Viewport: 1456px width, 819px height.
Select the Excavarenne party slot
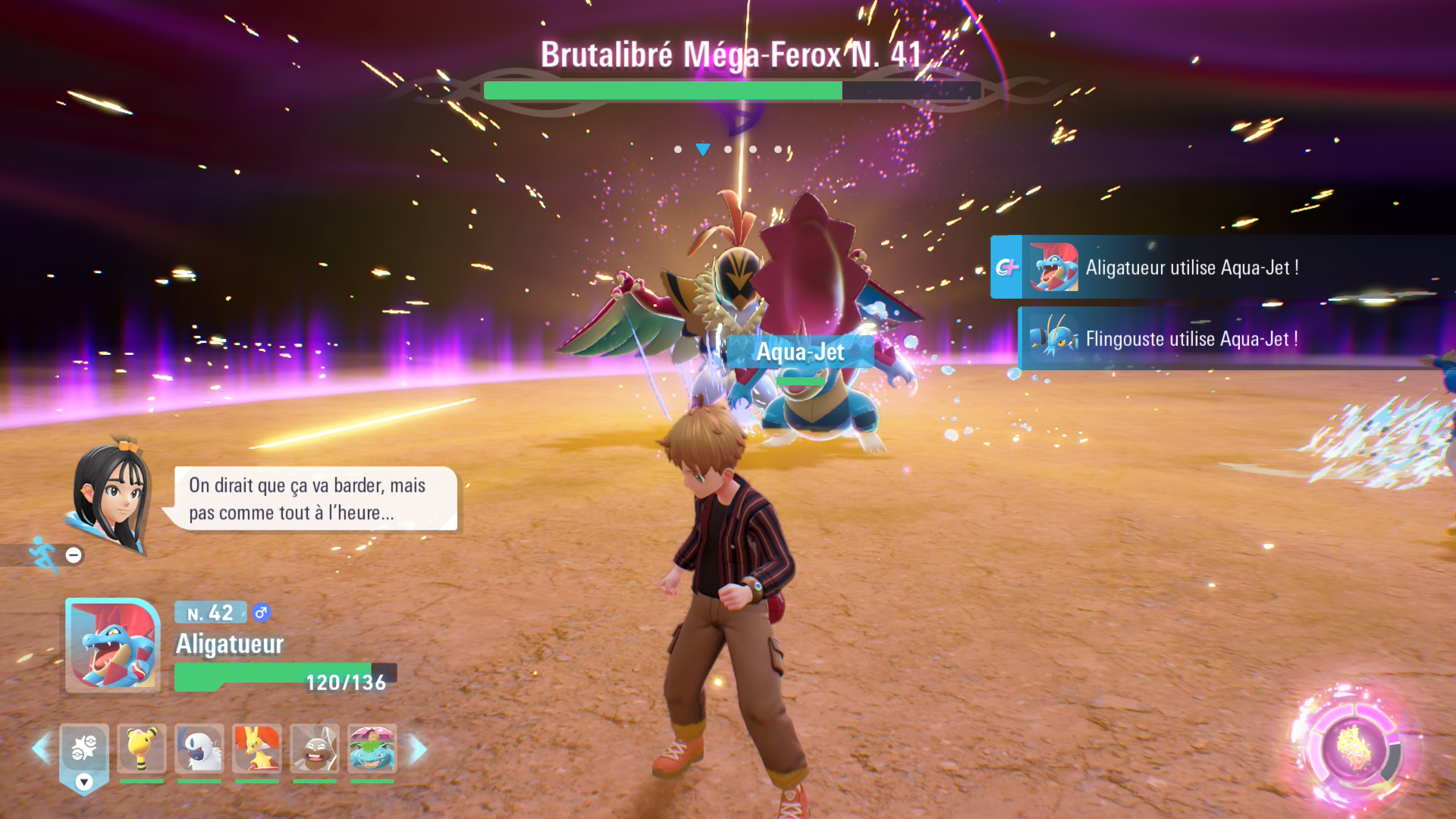[315, 749]
